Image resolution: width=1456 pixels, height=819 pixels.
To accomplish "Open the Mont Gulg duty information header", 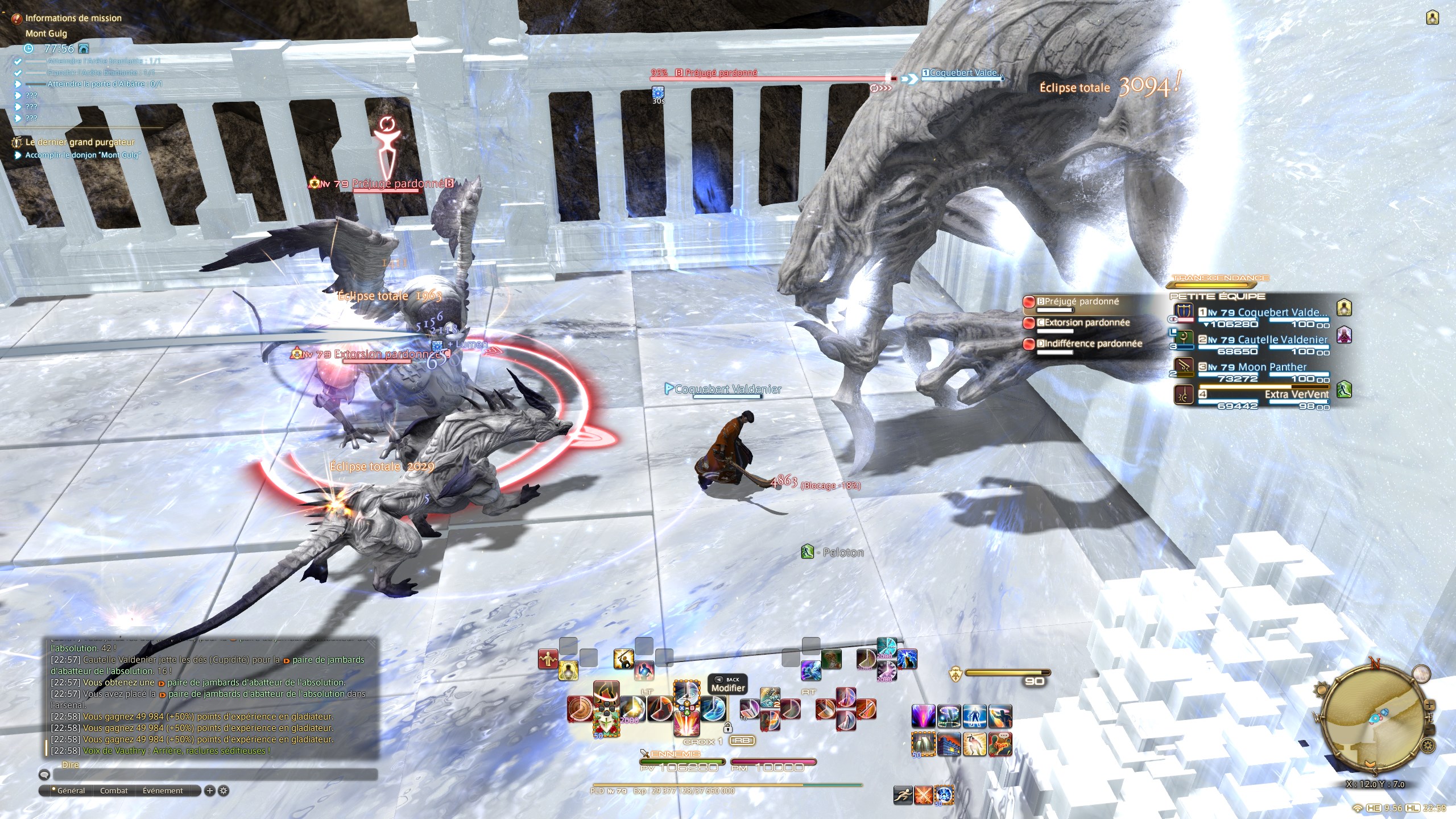I will click(x=46, y=34).
